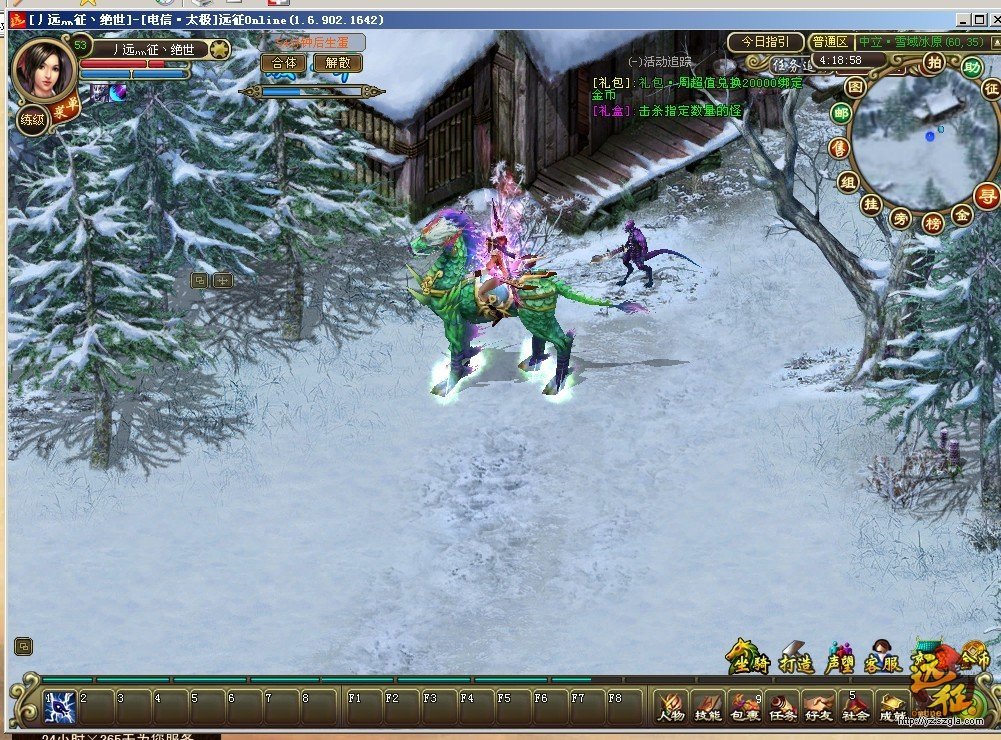The height and width of the screenshot is (740, 1001).
Task: Click the red 寻 pathfinding button
Action: click(x=988, y=195)
